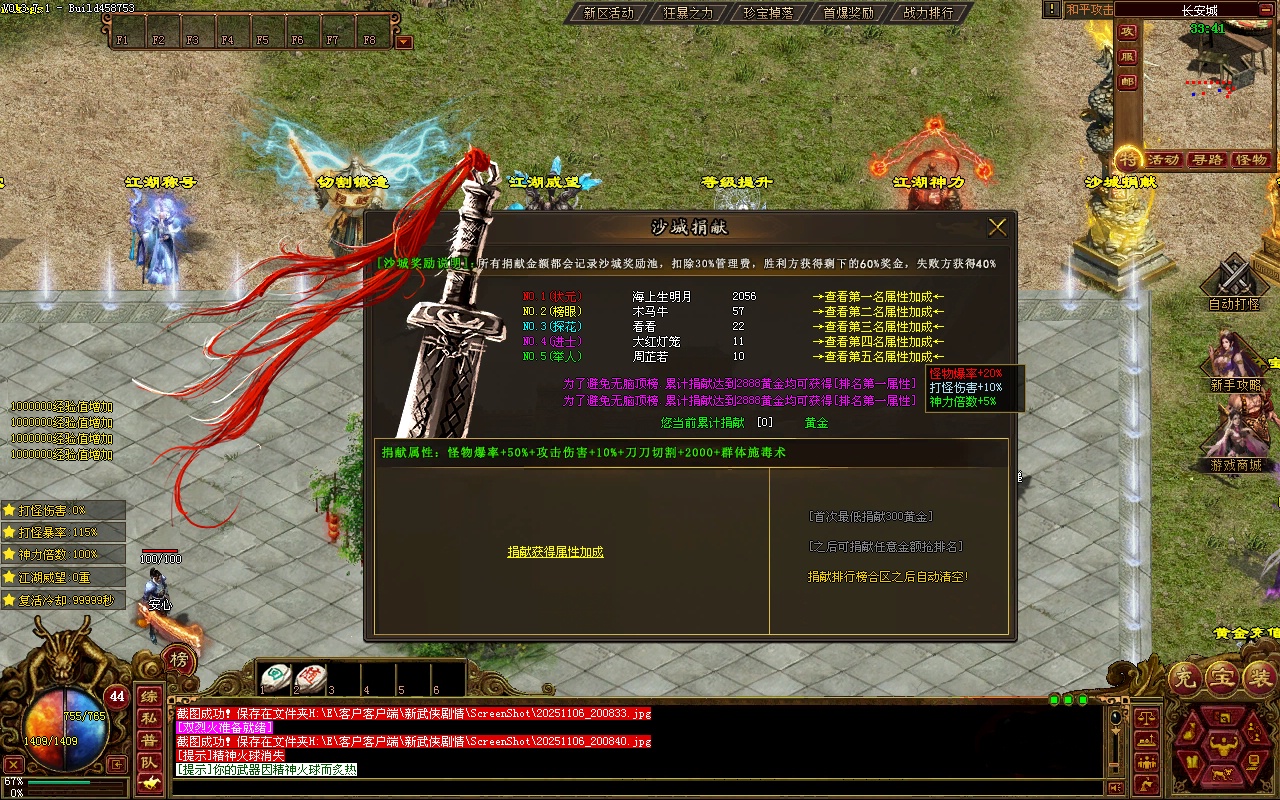Click the 怪物 monsters button under minimap

(x=1251, y=160)
